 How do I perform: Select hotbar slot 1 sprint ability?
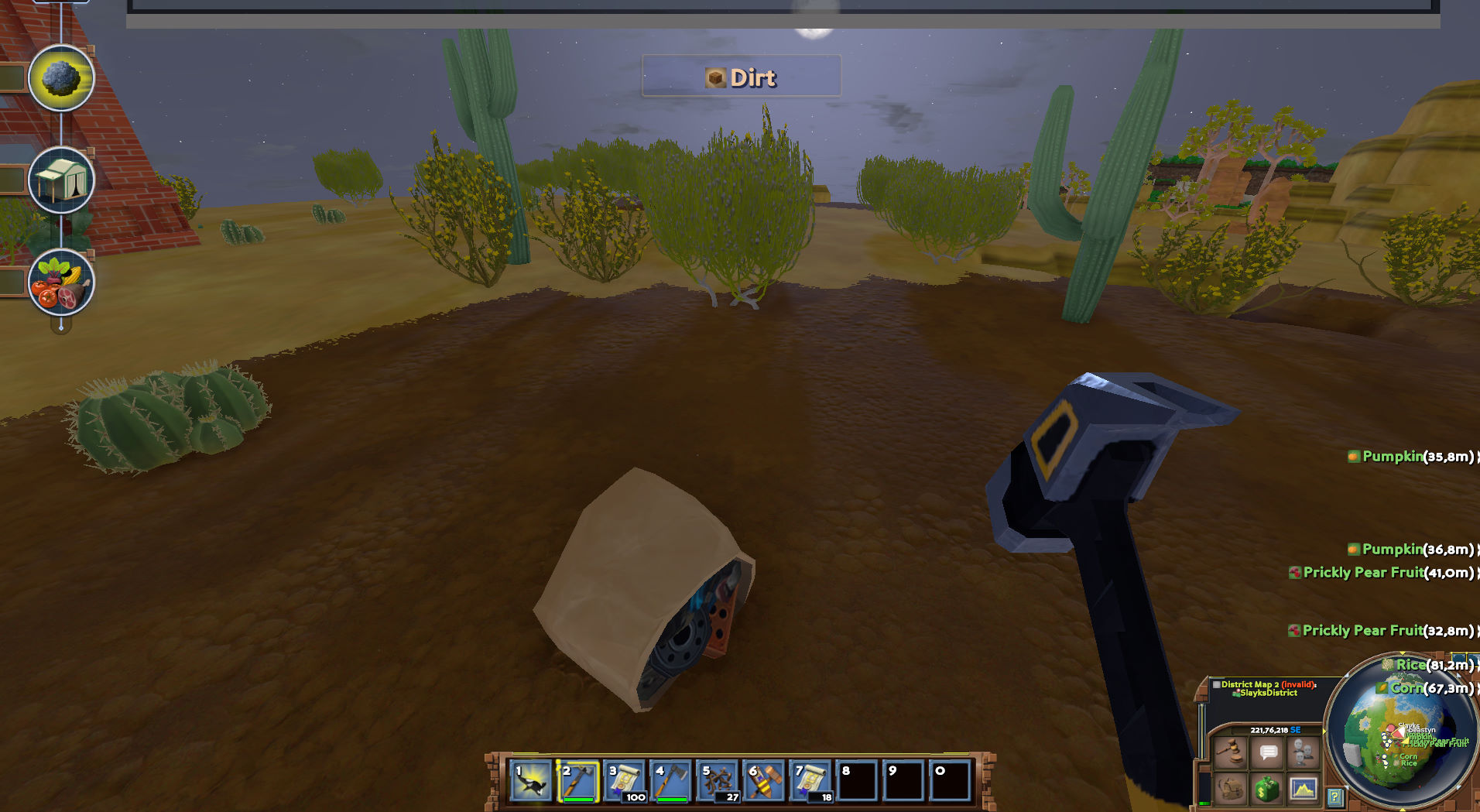click(x=531, y=781)
